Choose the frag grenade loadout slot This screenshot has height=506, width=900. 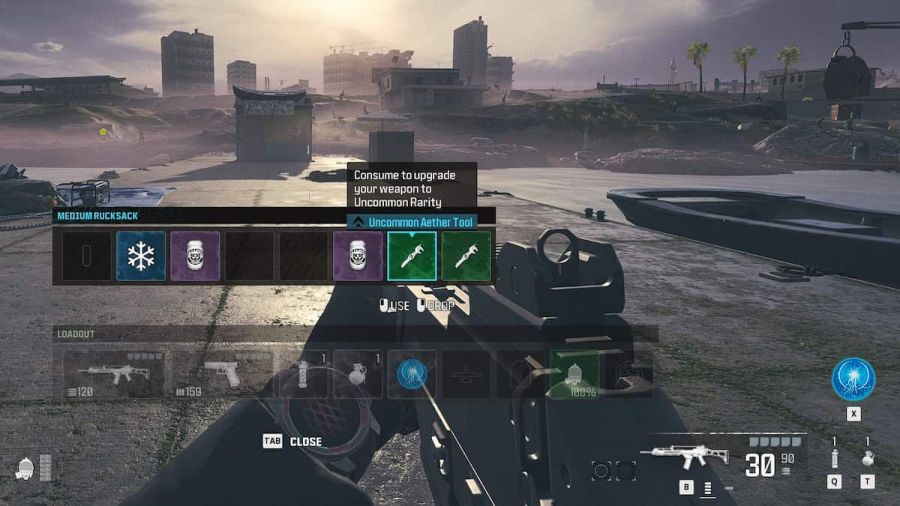[x=357, y=374]
